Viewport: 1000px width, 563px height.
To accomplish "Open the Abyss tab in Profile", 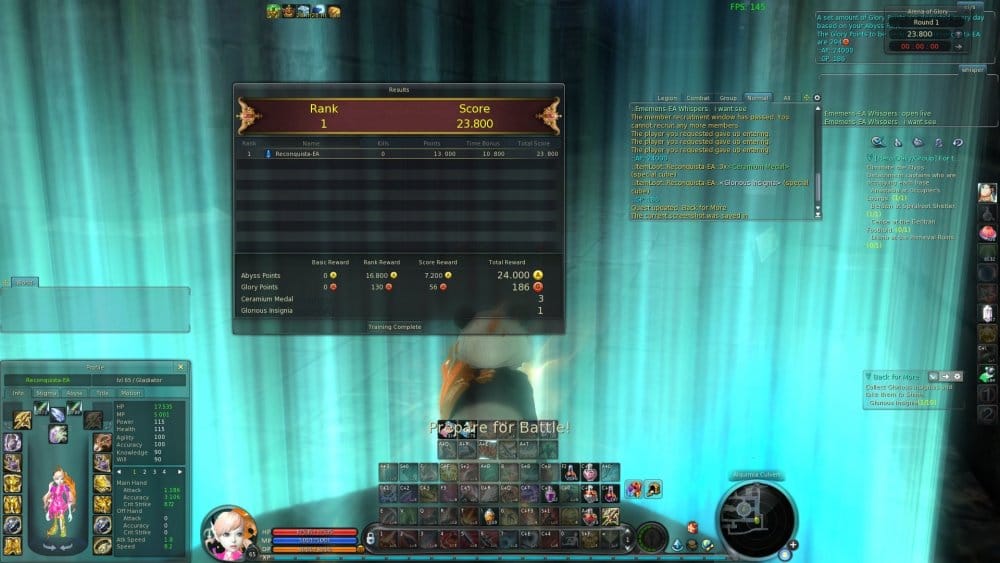I will 74,393.
